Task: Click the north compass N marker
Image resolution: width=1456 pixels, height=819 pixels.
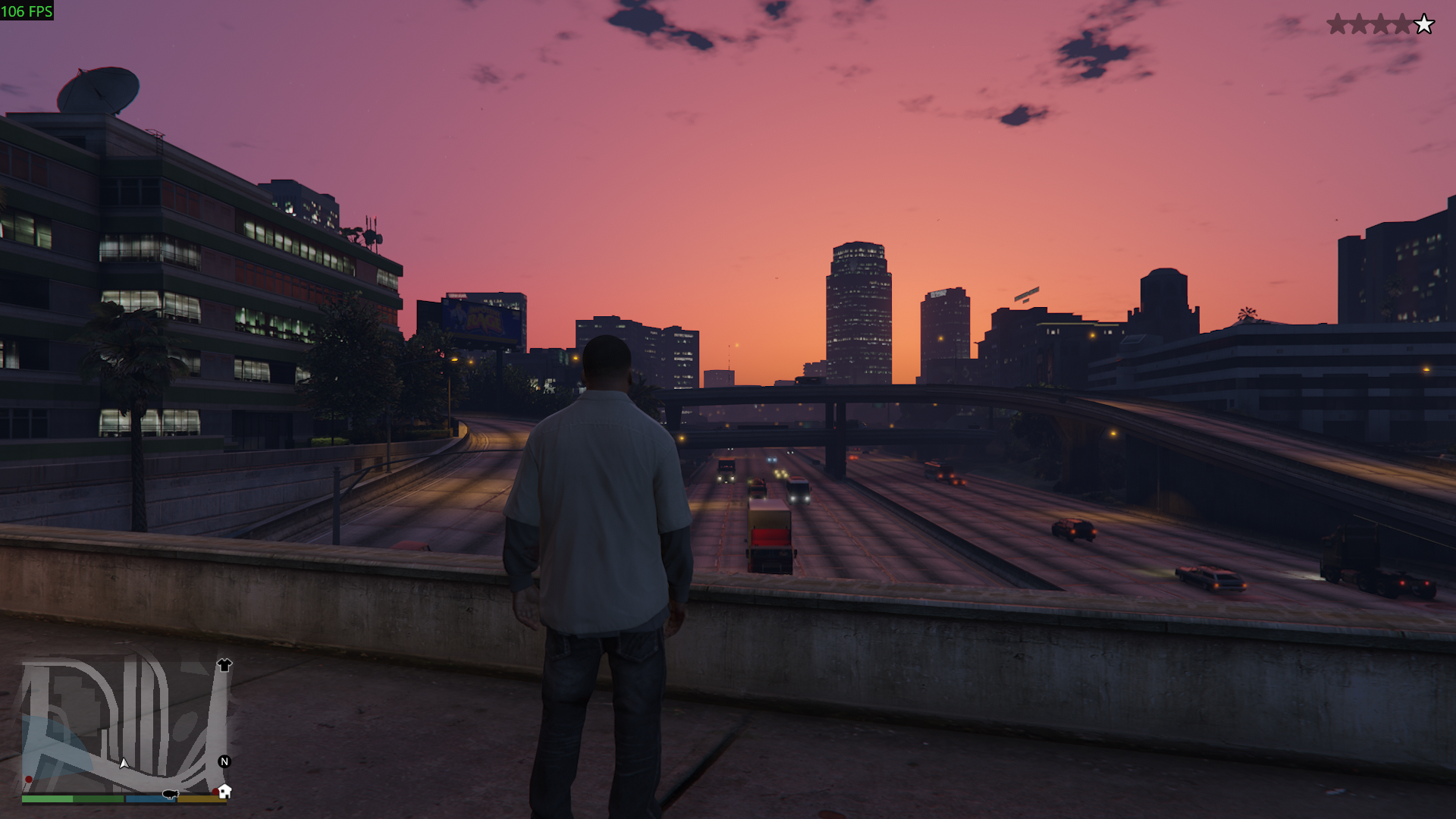Action: [224, 761]
